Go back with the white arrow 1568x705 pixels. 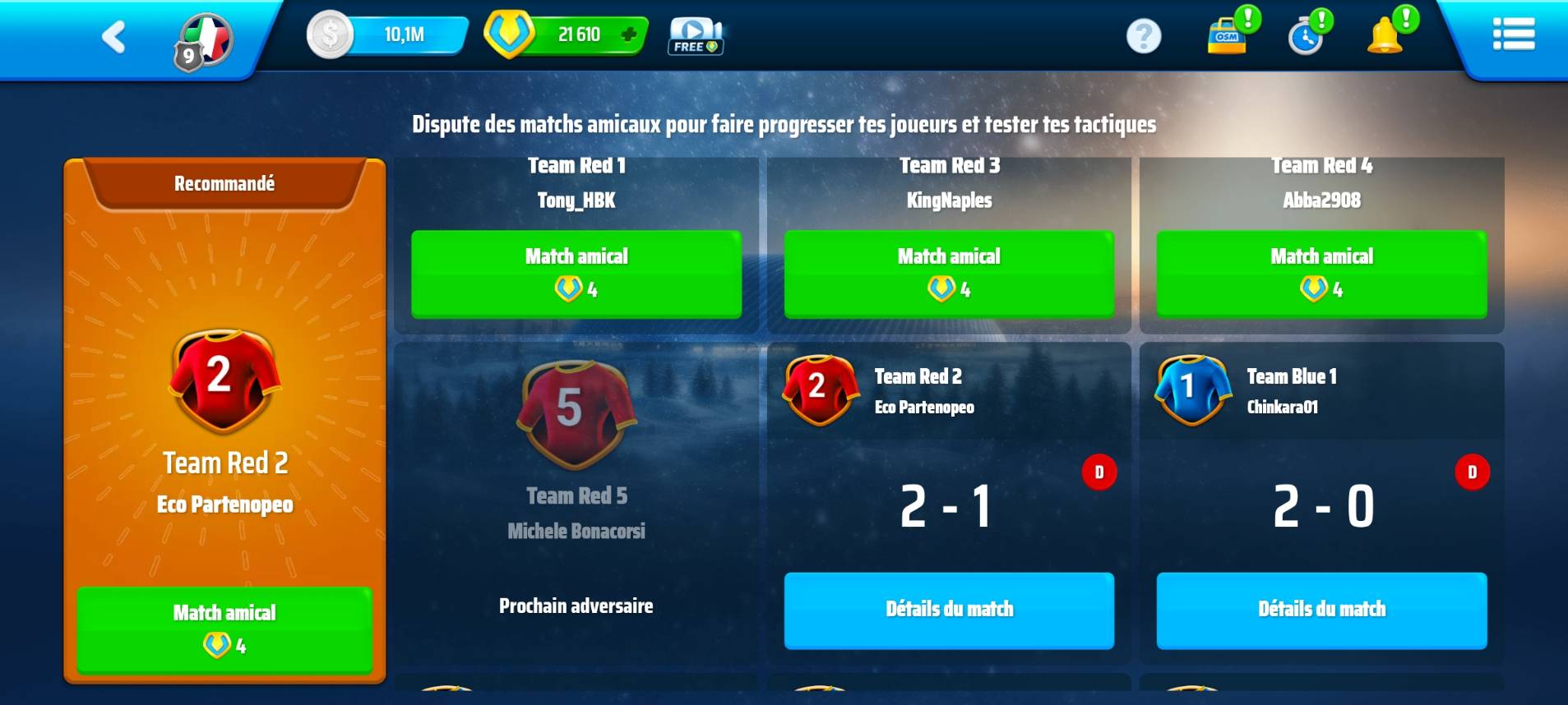[113, 37]
